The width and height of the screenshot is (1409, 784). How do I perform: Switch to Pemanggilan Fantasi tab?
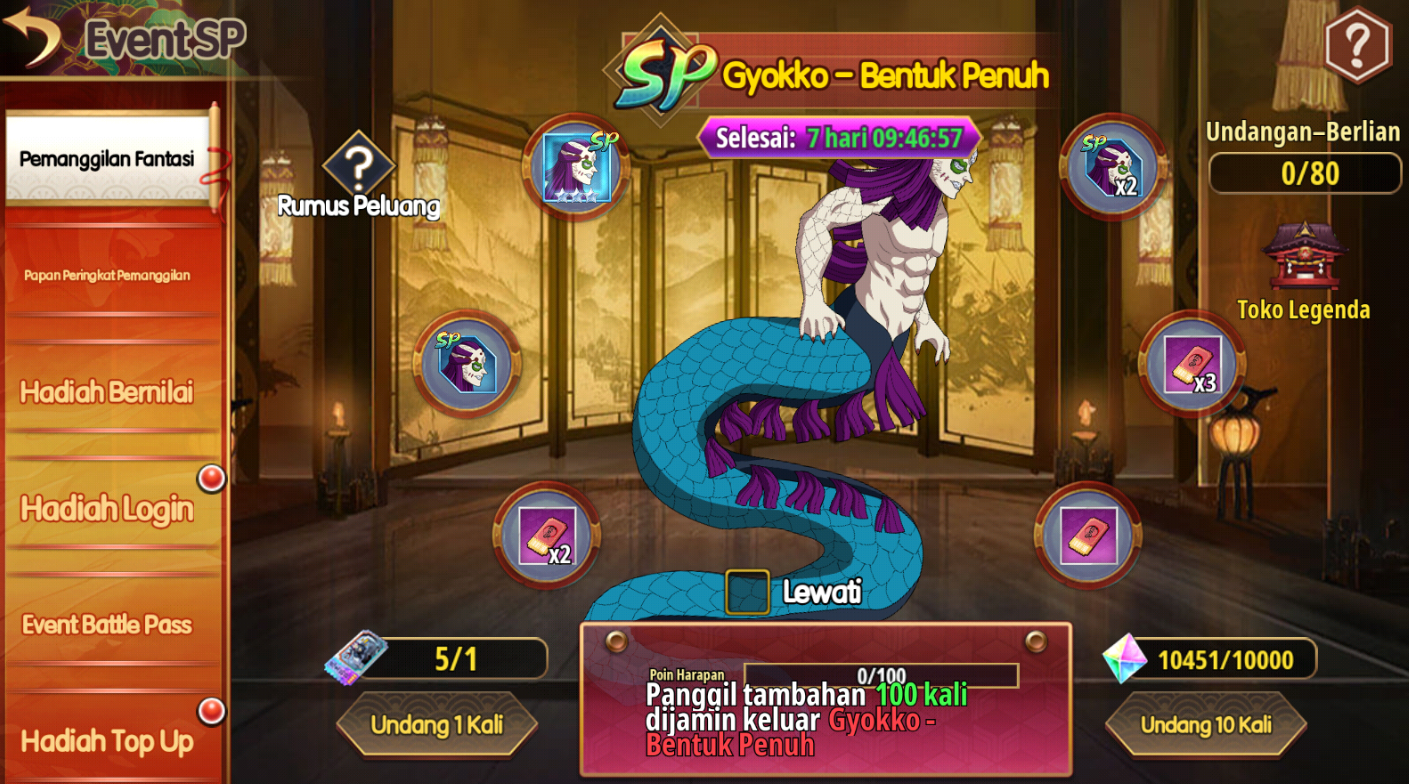click(108, 159)
